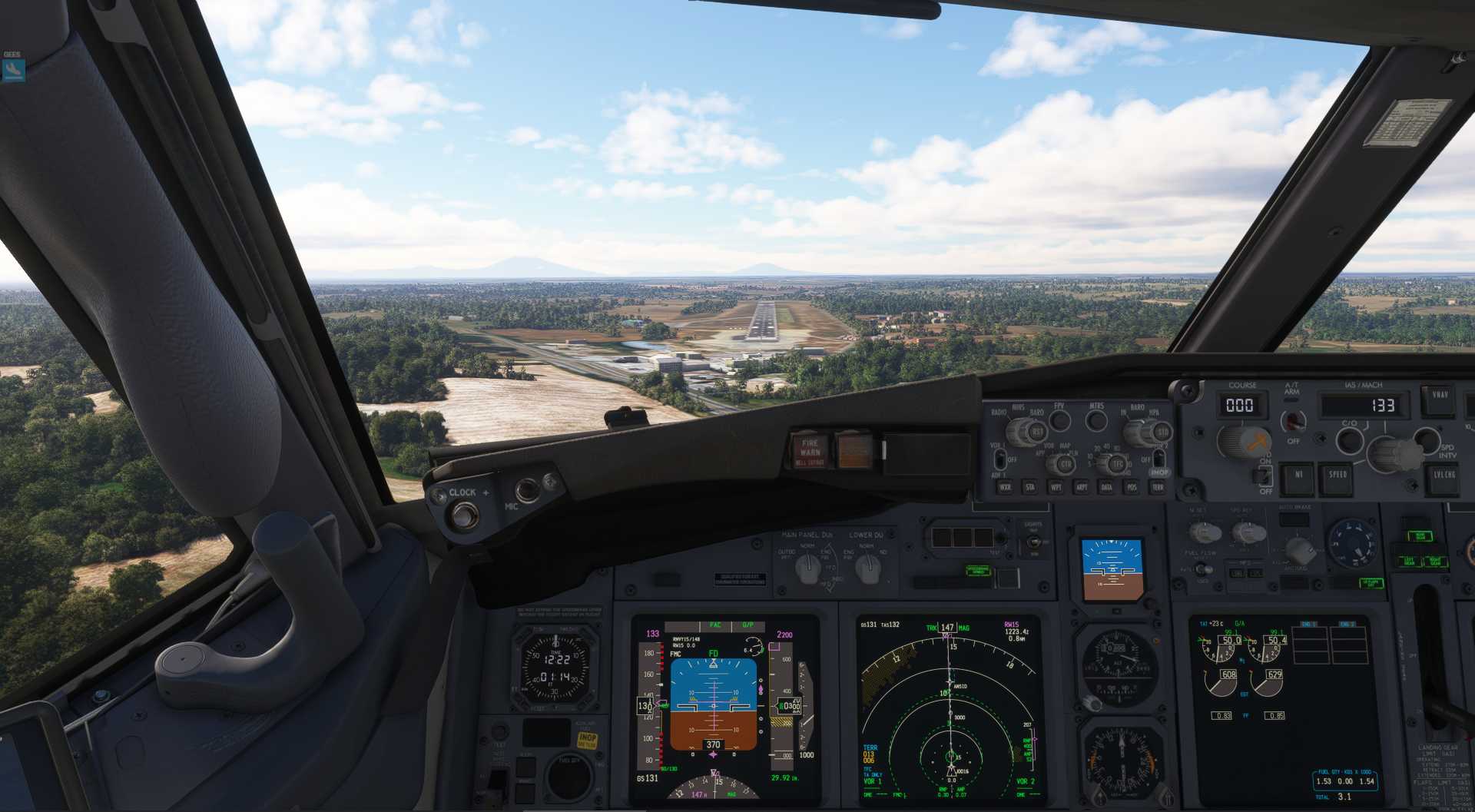
Task: Toggle the A/T ARM switch
Action: [x=1294, y=421]
